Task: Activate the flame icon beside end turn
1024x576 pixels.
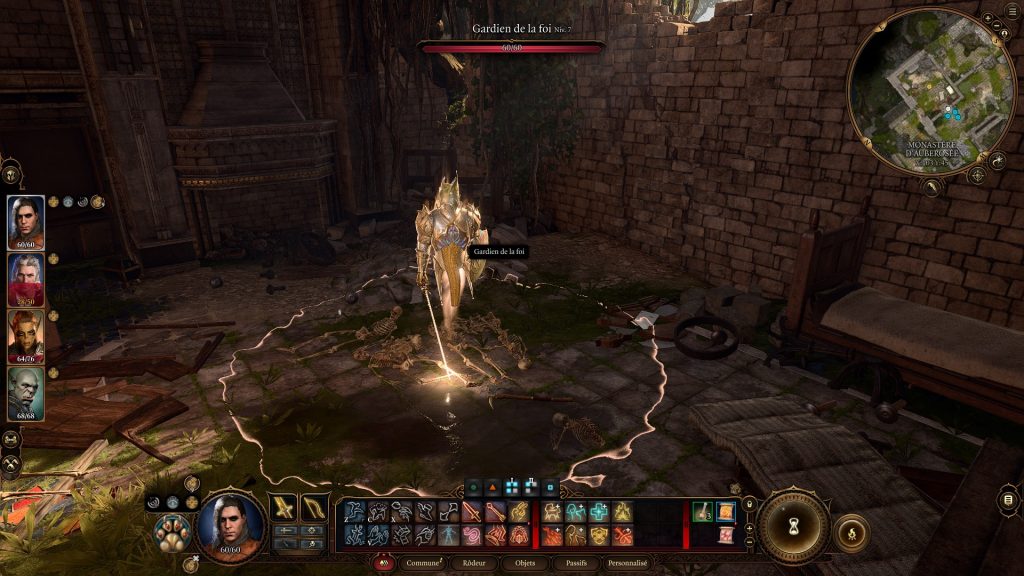Action: 851,533
